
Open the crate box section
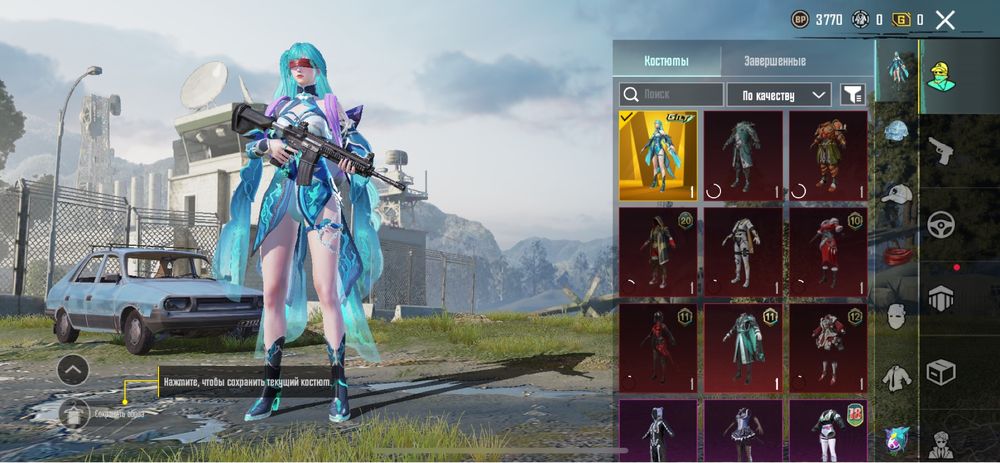[942, 372]
